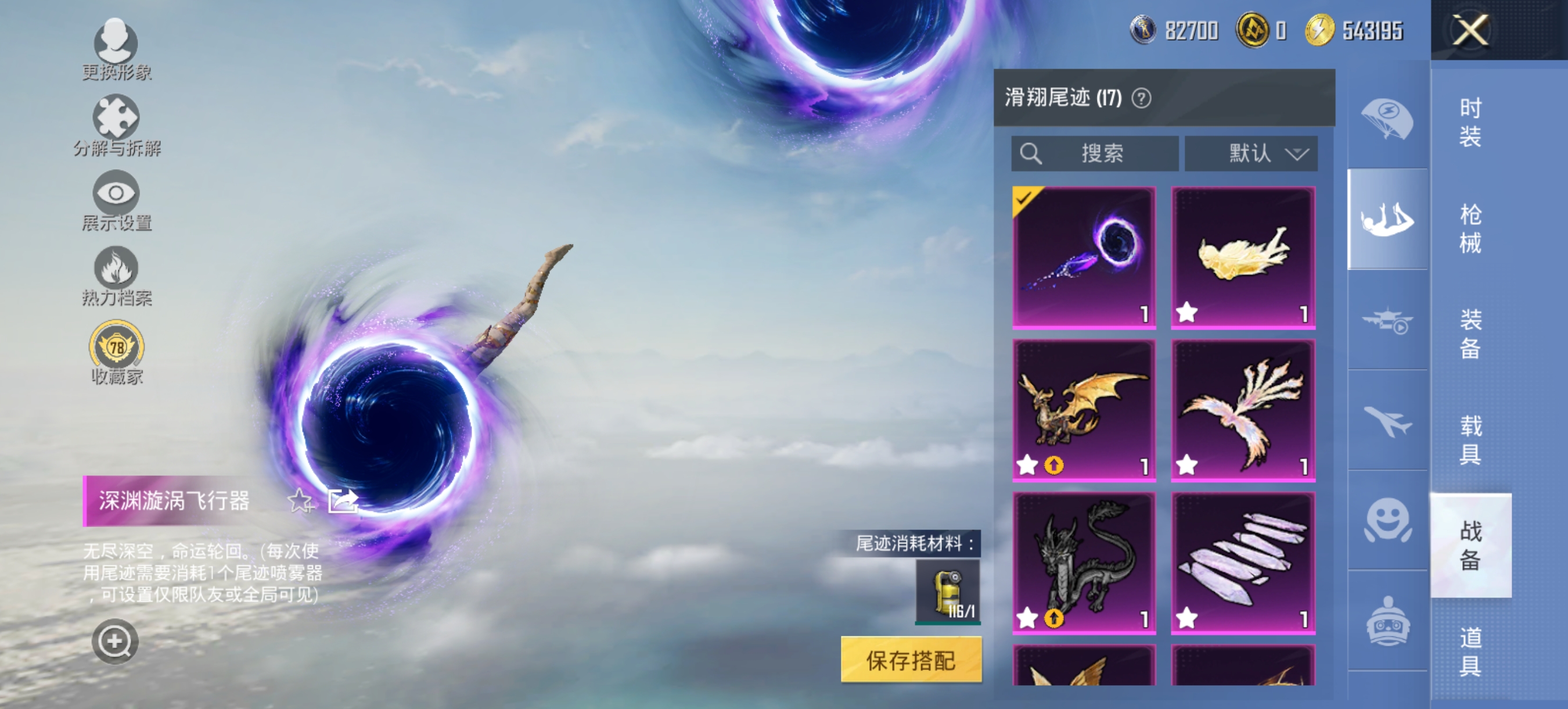1568x709 pixels.
Task: Open 展示设置 display settings eye icon
Action: [117, 194]
